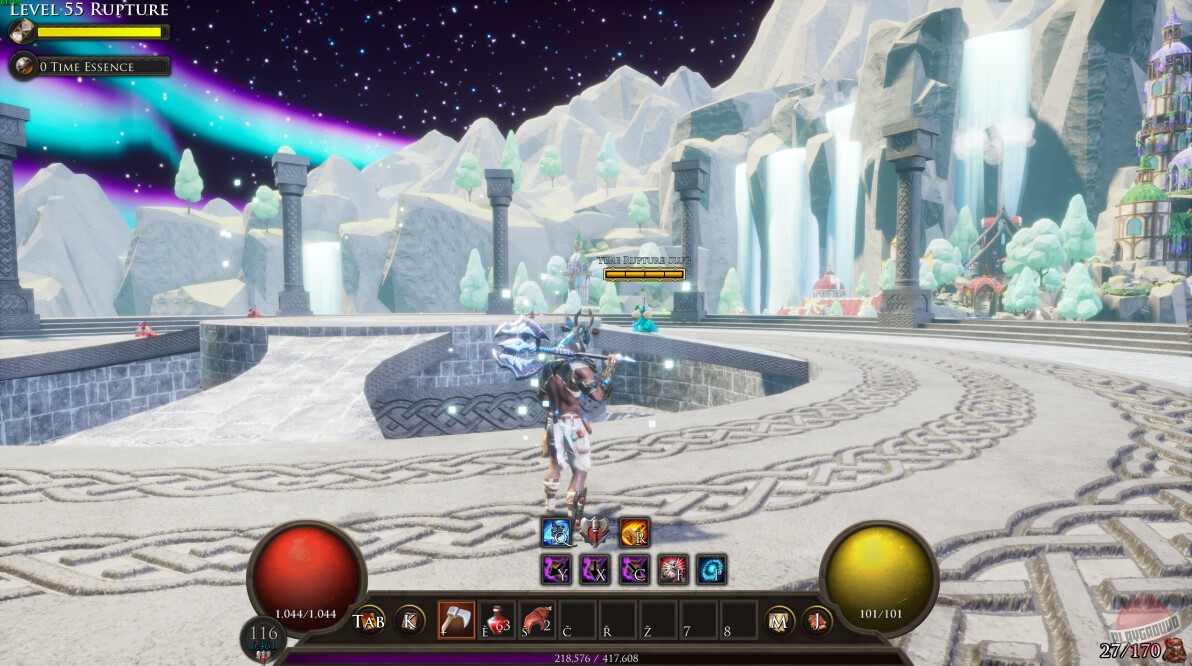This screenshot has height=666, width=1192.
Task: Click the axe-and-shield emblem icon
Action: point(595,531)
